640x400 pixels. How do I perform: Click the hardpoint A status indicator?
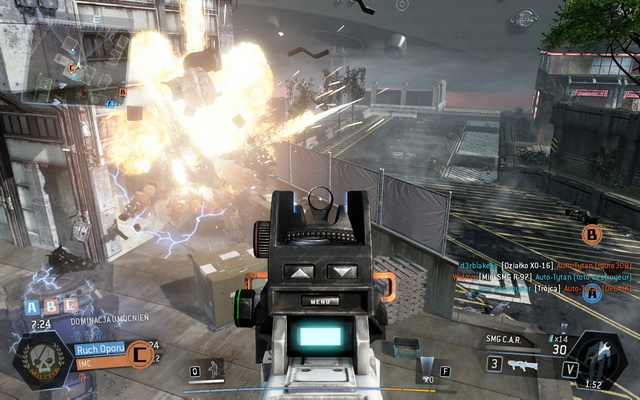31,308
